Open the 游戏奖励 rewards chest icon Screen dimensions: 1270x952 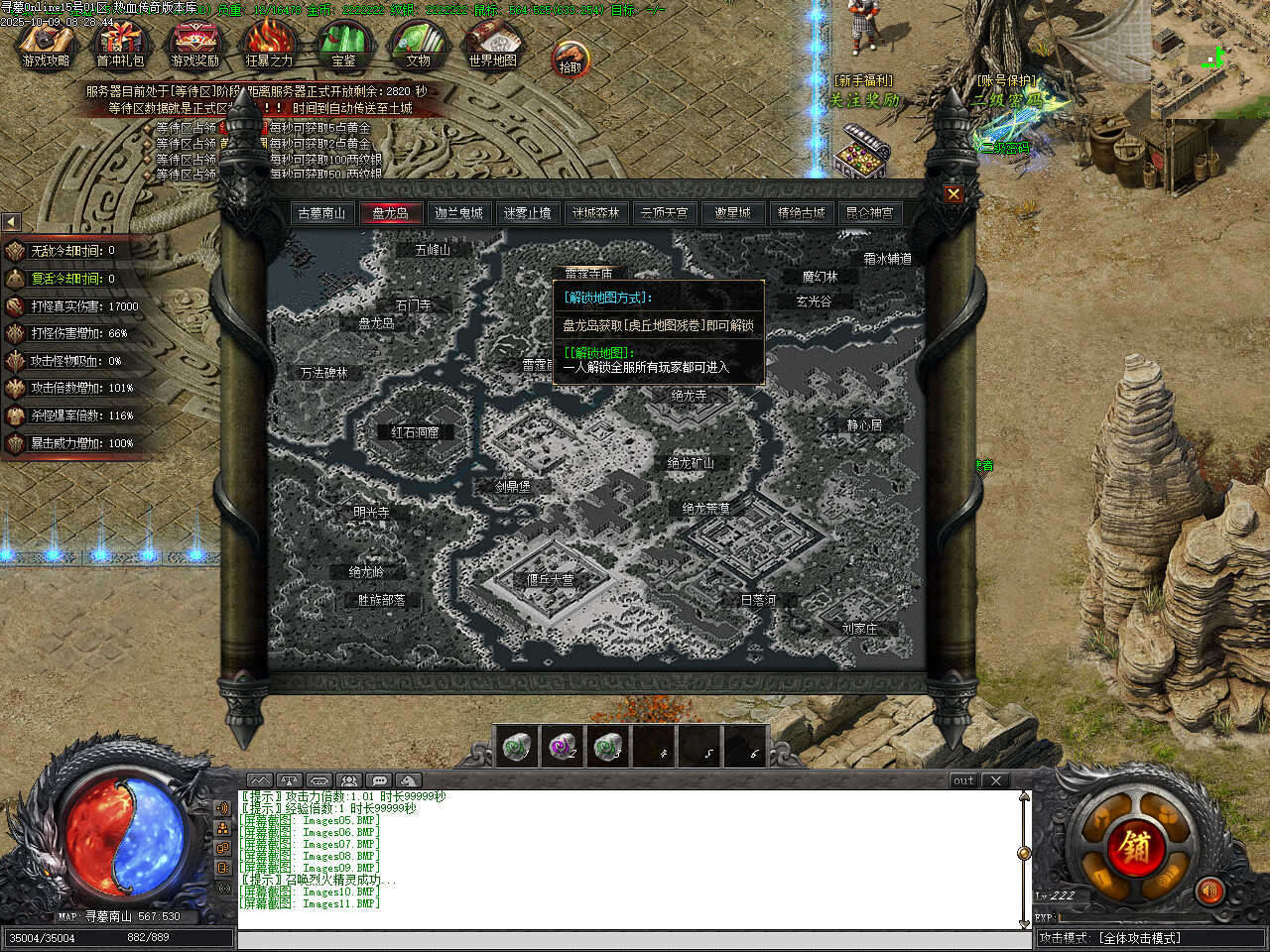194,45
